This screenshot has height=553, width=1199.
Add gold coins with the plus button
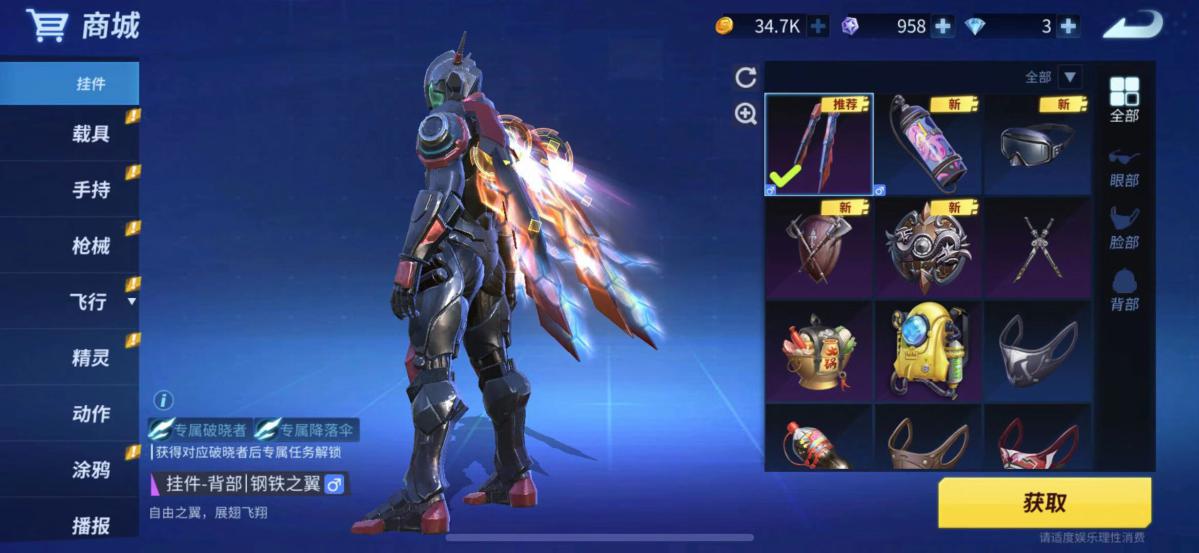pyautogui.click(x=818, y=27)
